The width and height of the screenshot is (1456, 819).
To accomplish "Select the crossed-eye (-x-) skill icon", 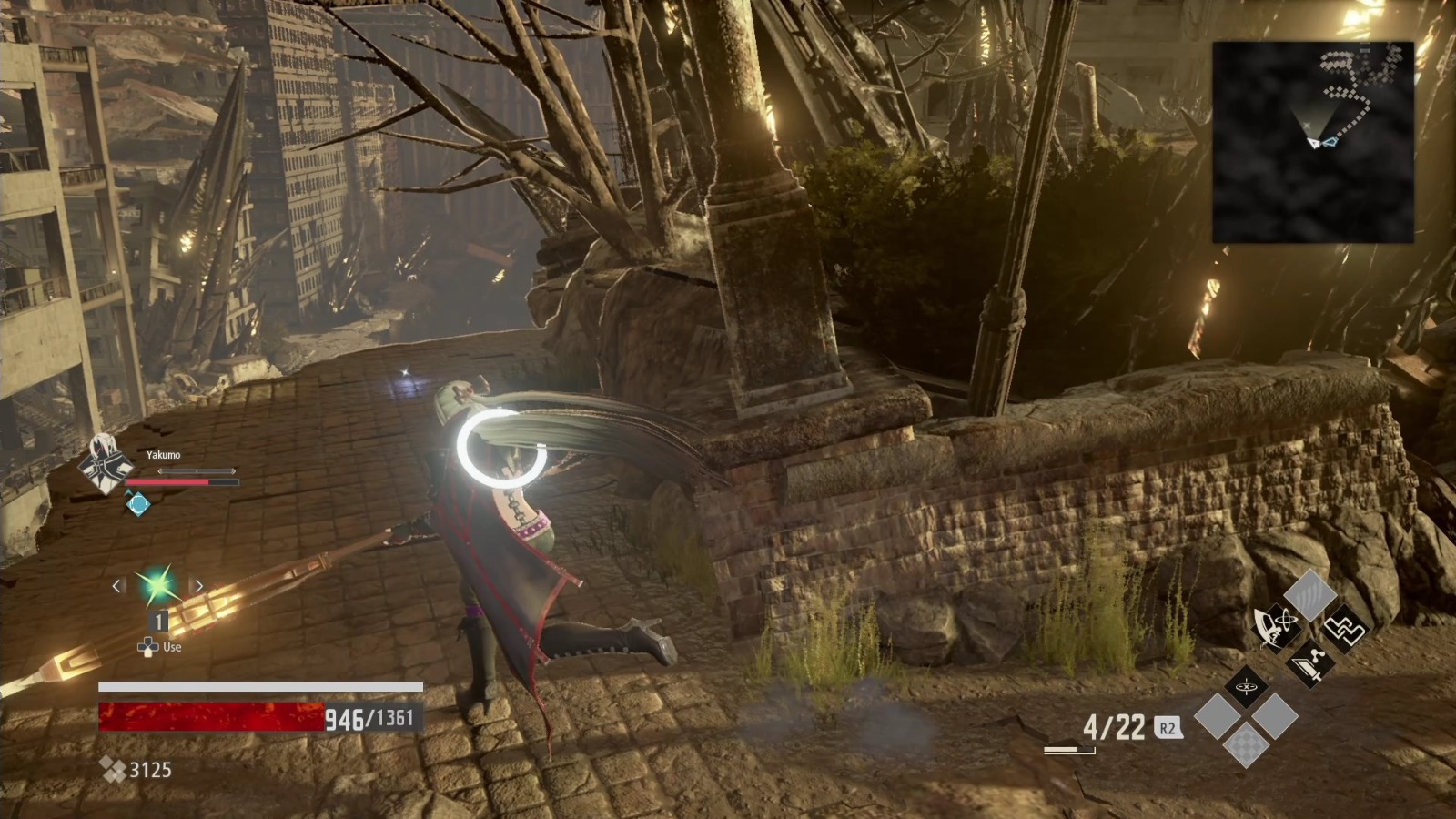I will (x=1246, y=687).
